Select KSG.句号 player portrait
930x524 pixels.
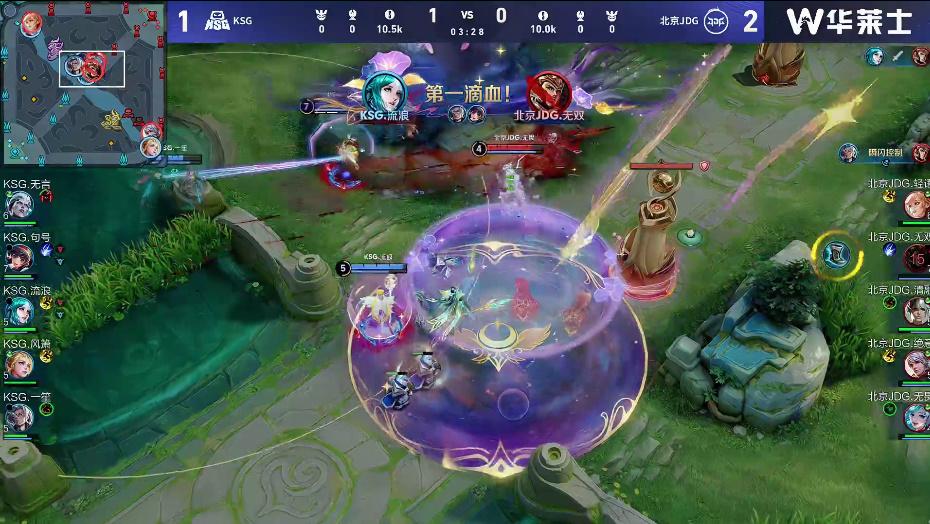(x=19, y=258)
